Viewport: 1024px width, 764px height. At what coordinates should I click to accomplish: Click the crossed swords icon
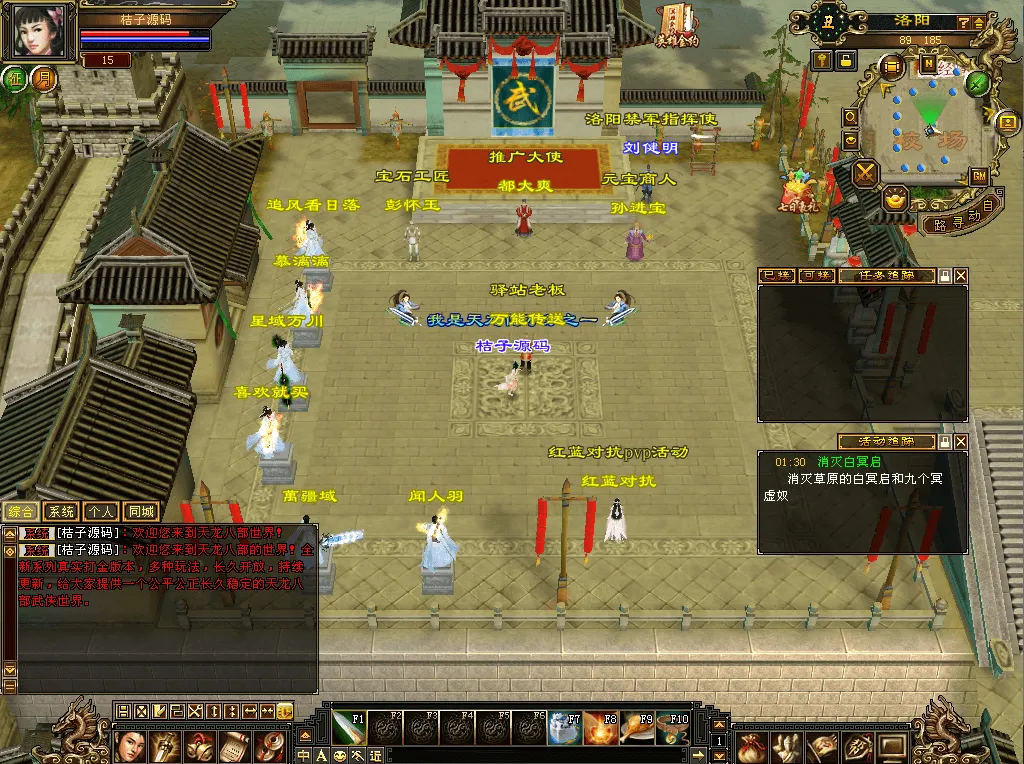(865, 174)
